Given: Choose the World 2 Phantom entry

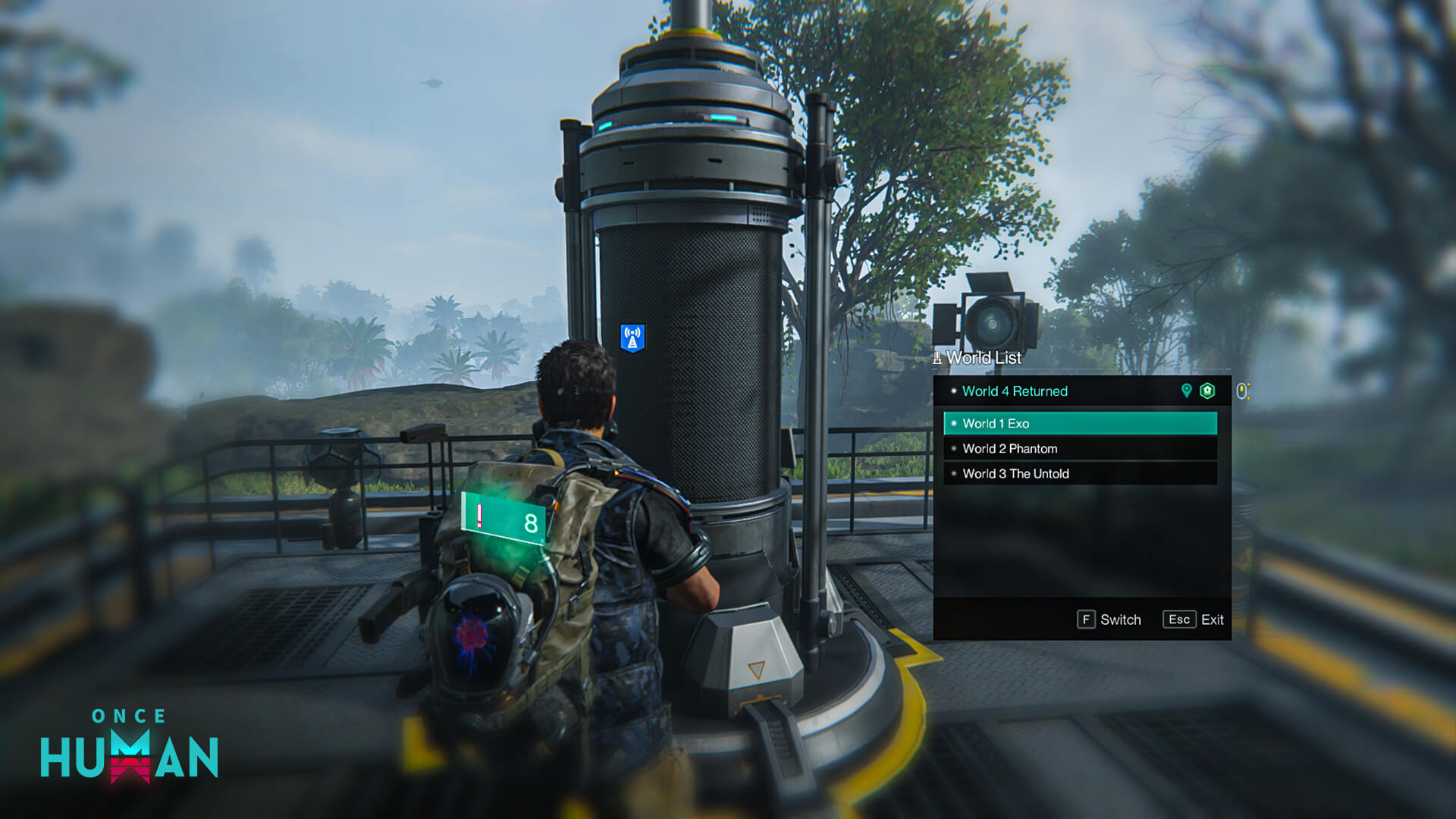Looking at the screenshot, I should [x=1079, y=448].
